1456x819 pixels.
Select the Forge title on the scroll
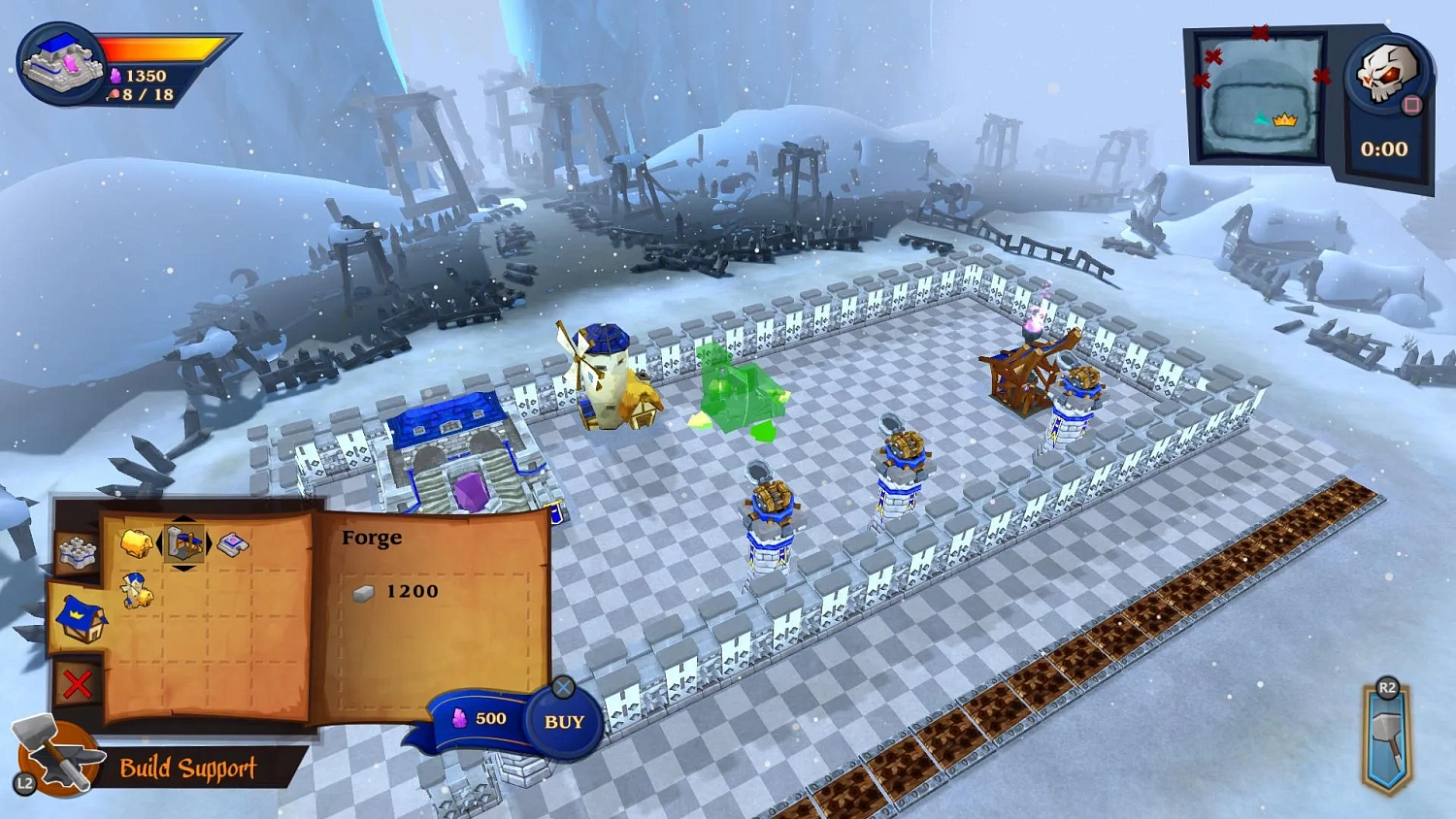[x=372, y=537]
